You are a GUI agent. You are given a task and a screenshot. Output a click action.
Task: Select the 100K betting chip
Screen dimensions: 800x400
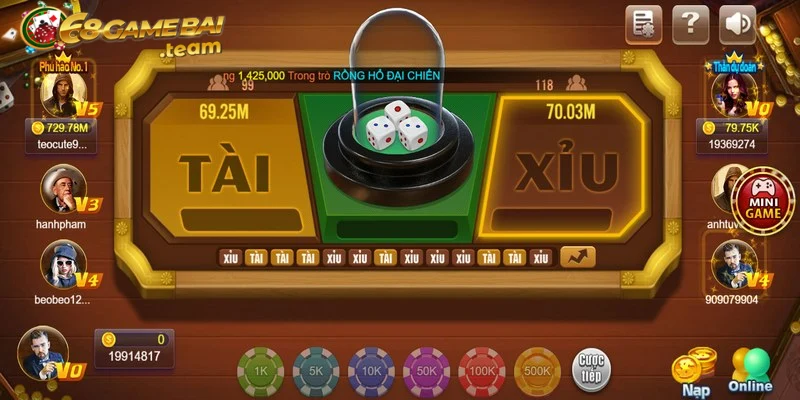coord(482,369)
